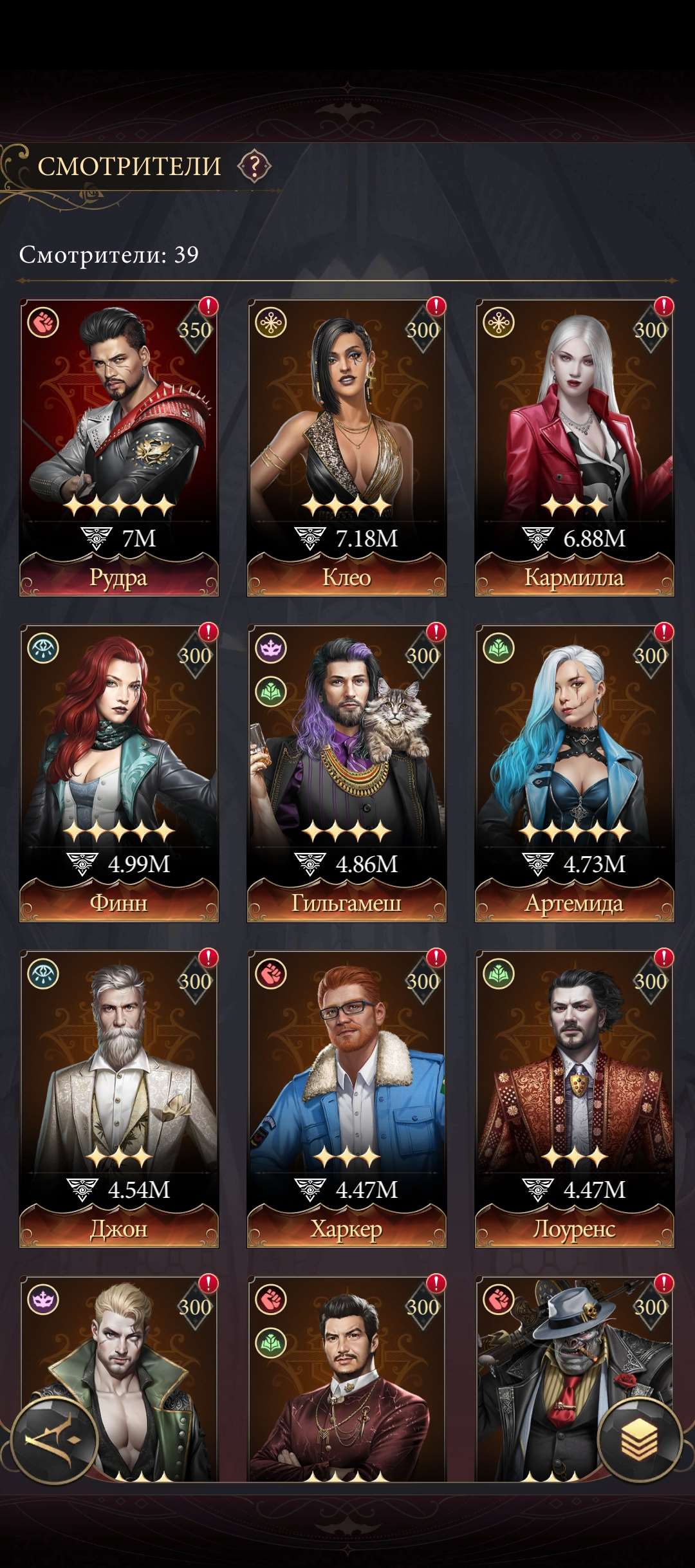Screen dimensions: 695x1568
Task: Click the round back arrow button
Action: pyautogui.click(x=55, y=1439)
